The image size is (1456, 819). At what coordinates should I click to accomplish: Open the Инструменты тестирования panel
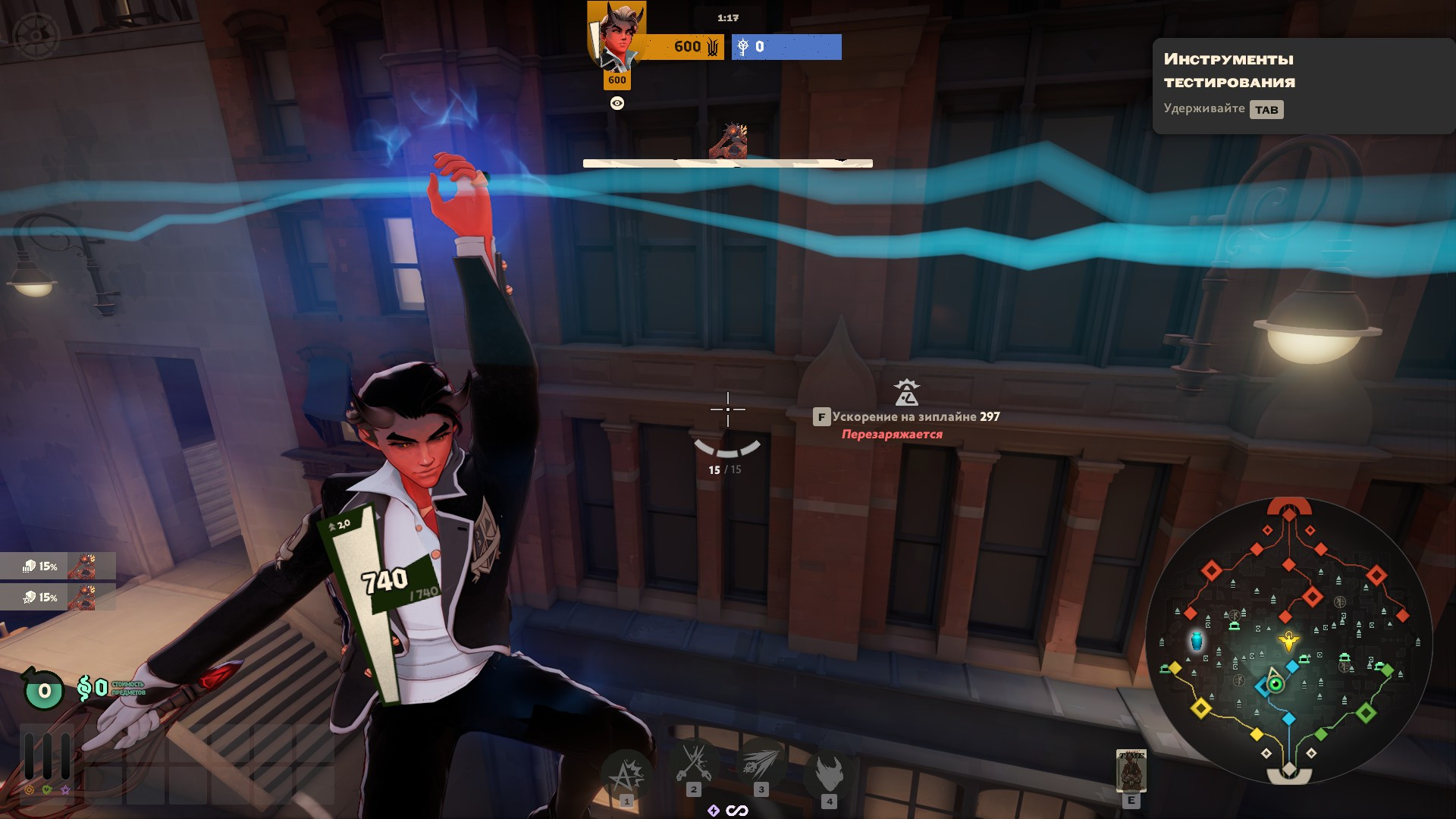(1301, 85)
